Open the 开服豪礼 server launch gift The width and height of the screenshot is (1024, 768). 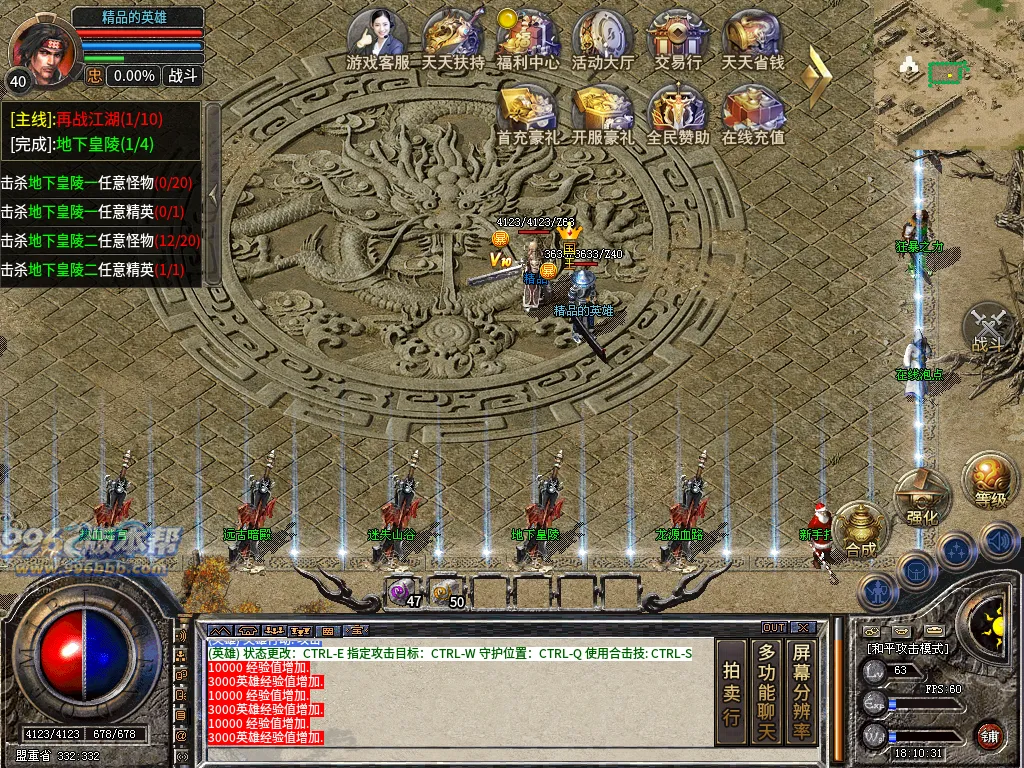point(602,112)
